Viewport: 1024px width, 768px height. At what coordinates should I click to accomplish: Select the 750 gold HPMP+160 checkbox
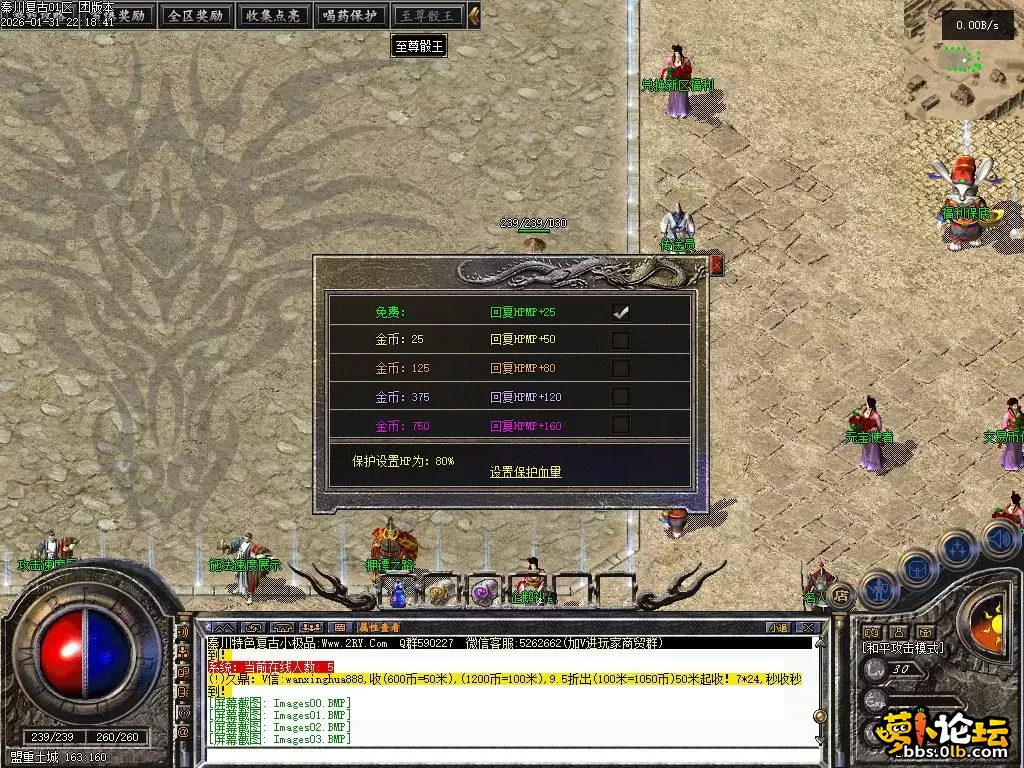click(x=621, y=425)
